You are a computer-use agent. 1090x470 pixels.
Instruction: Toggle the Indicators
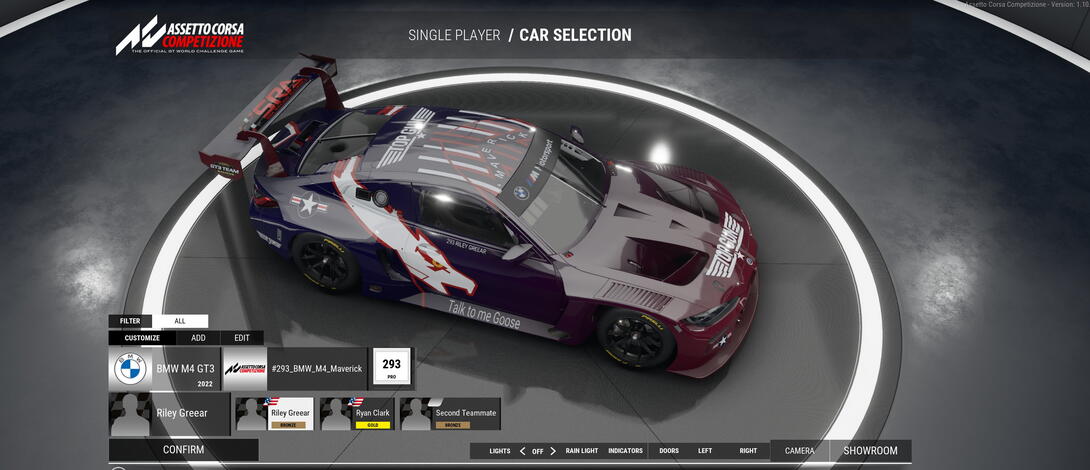pos(625,451)
